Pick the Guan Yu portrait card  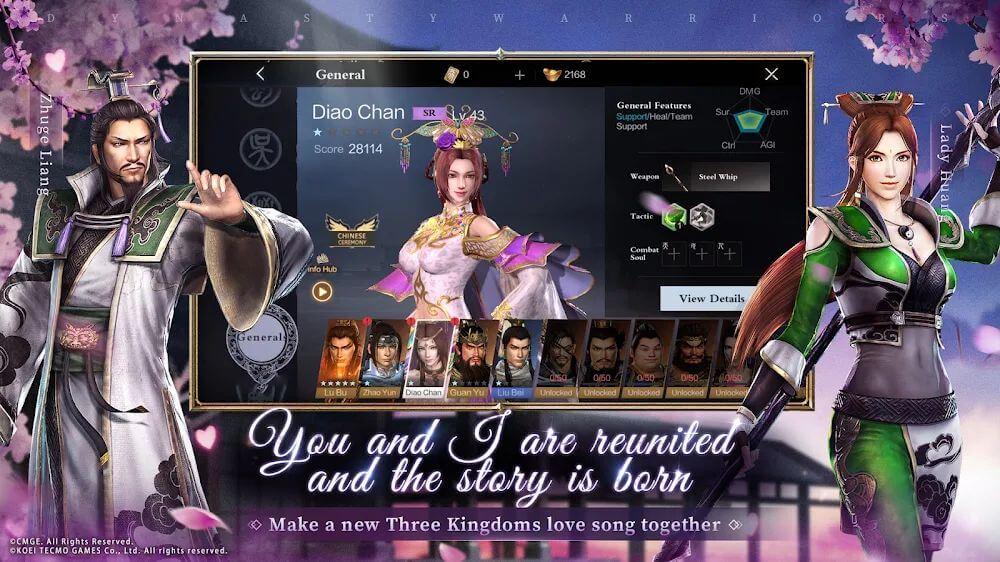pos(469,358)
